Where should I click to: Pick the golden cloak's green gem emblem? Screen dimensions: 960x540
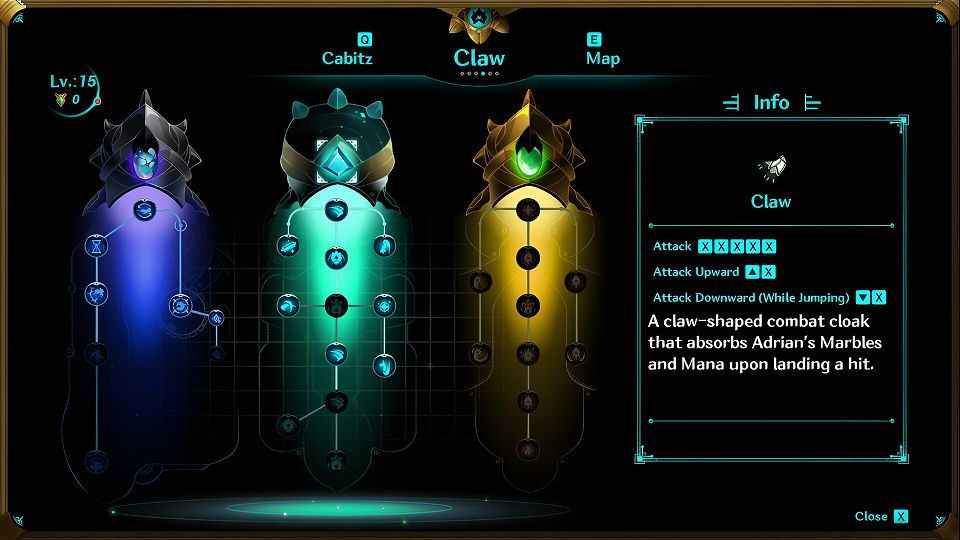point(527,160)
